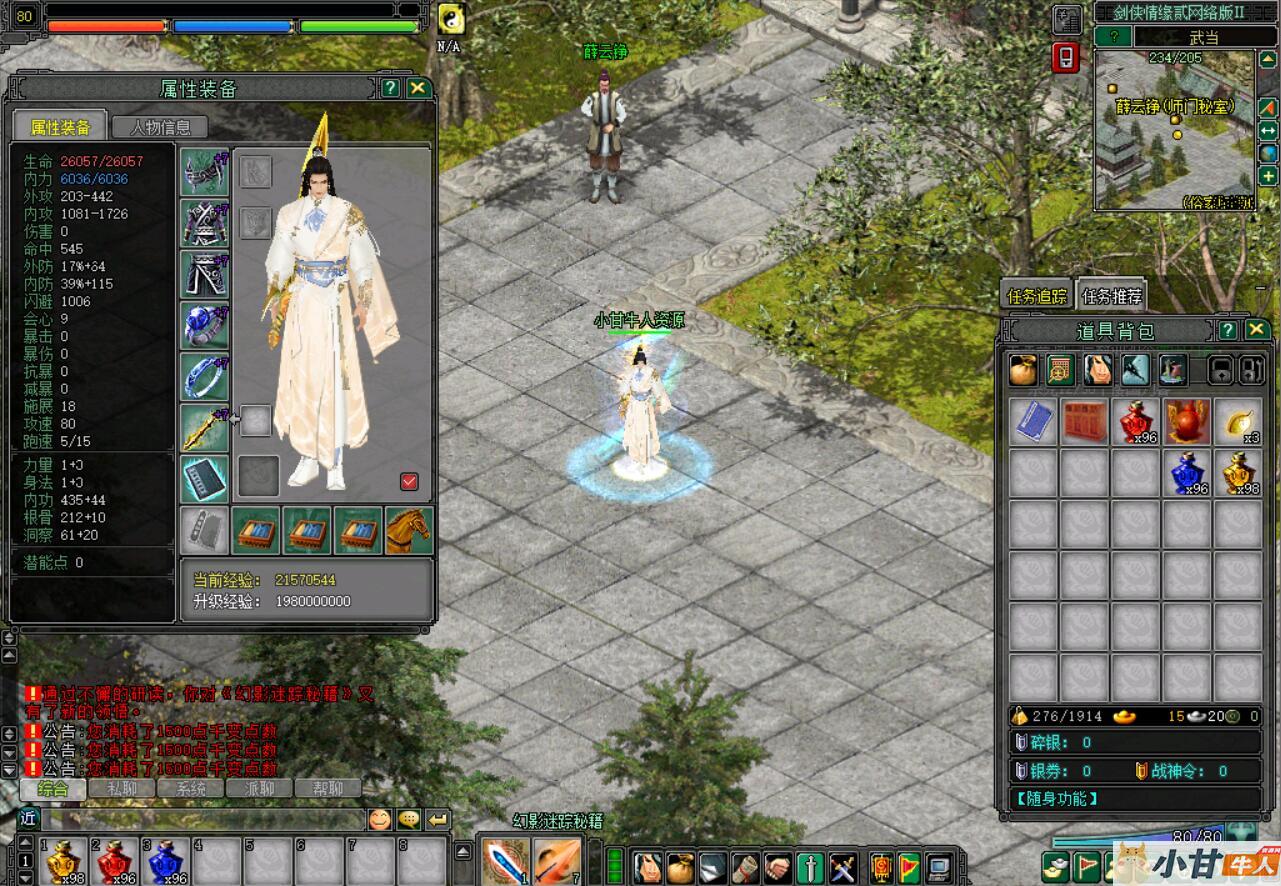The image size is (1281, 886).
Task: Open the 任务推荐 tab
Action: [1111, 296]
